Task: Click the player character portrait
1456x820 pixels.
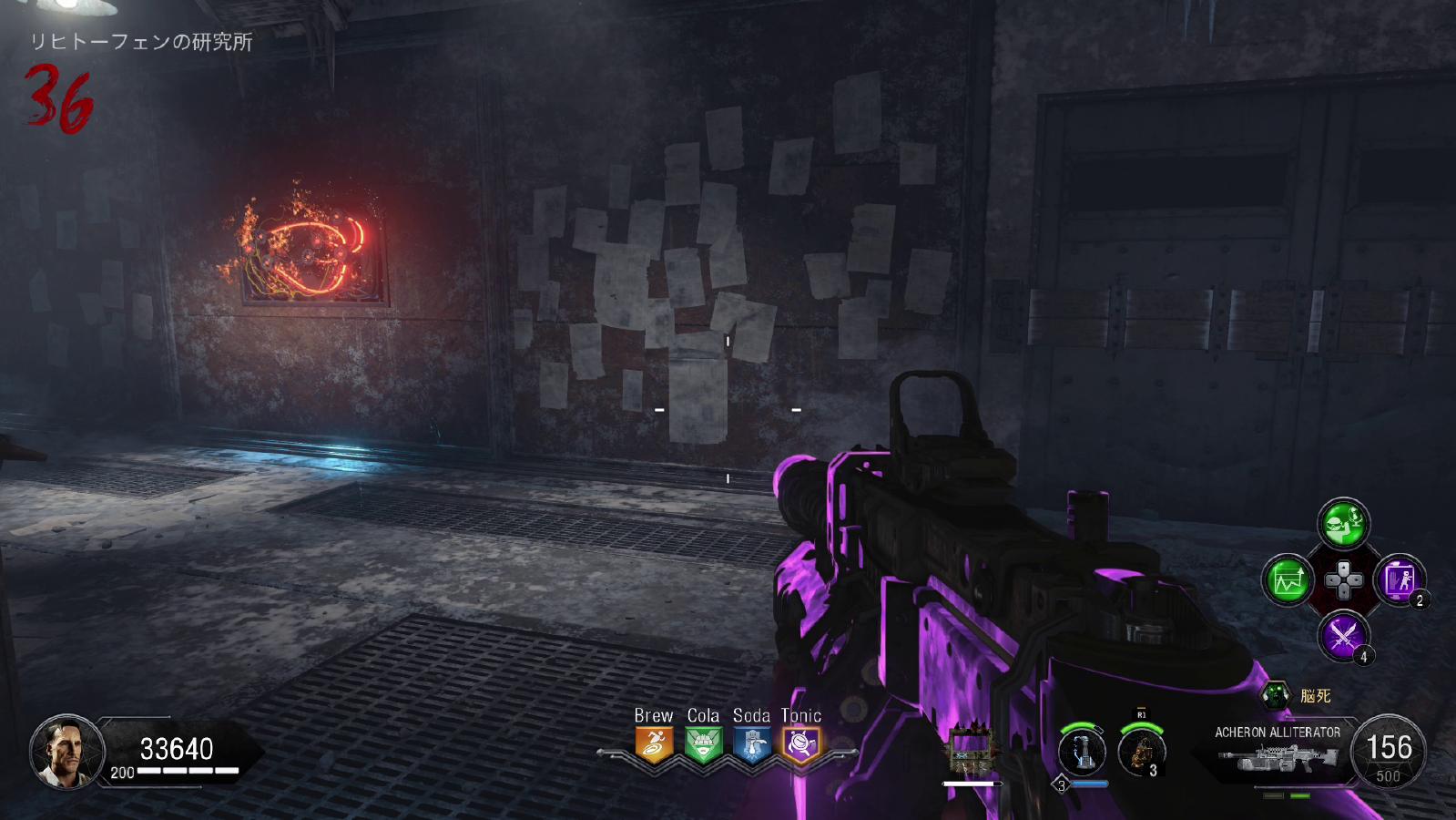Action: 66,753
